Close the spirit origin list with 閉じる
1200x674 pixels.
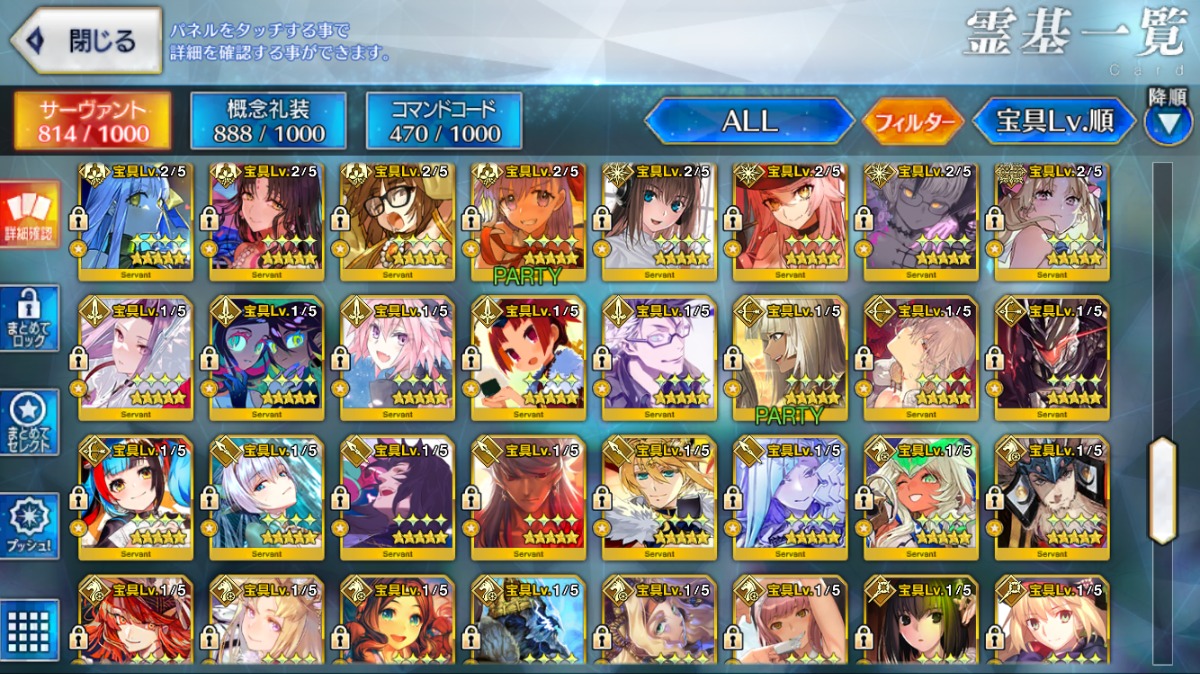pyautogui.click(x=86, y=41)
